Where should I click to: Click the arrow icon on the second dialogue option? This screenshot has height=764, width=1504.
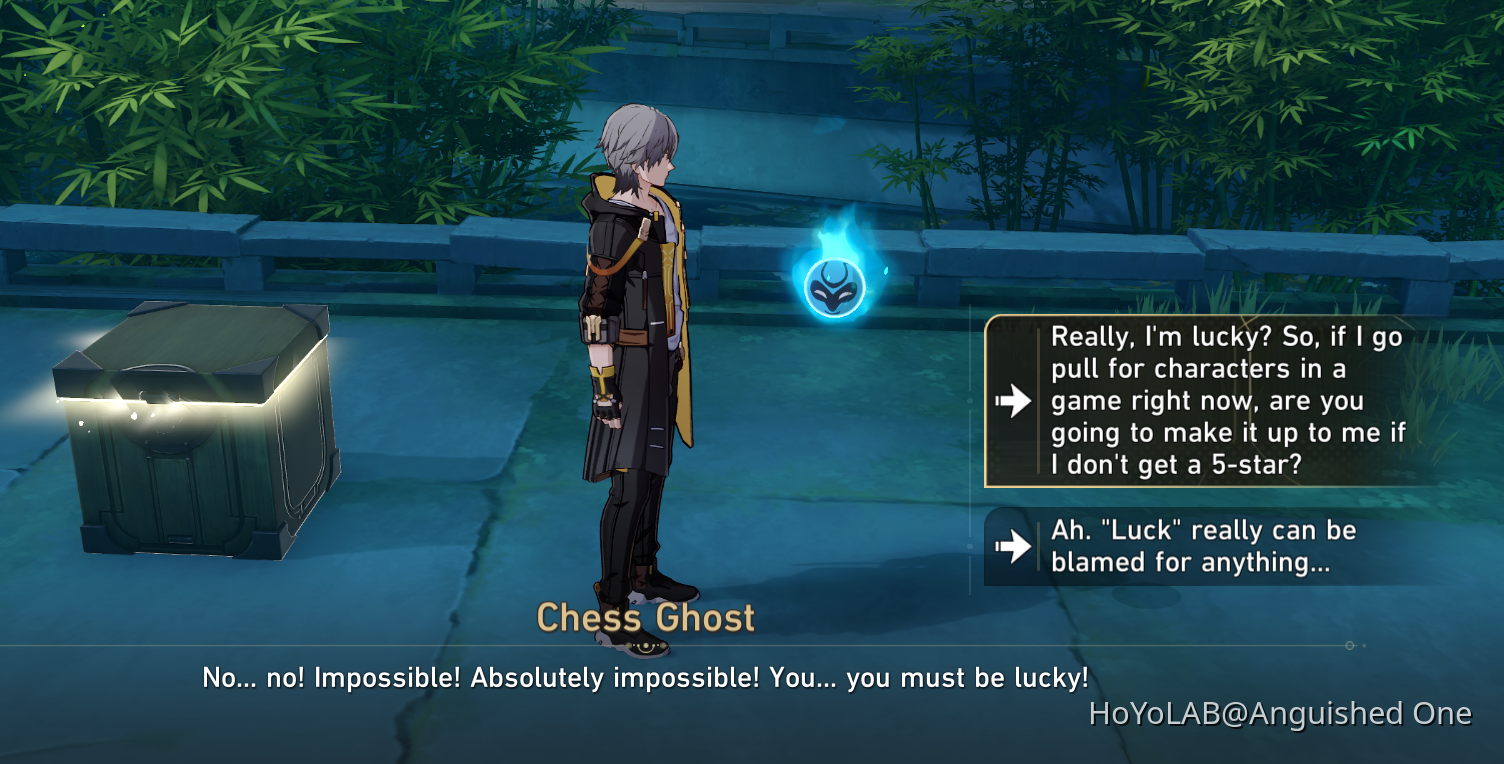[1015, 546]
